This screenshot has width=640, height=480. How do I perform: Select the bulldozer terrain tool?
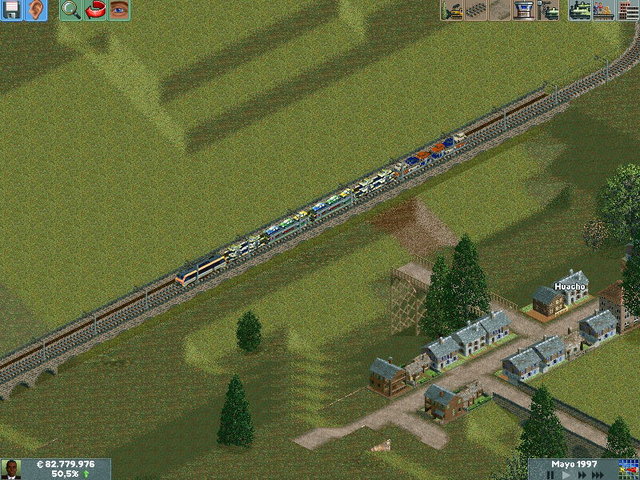[x=452, y=10]
